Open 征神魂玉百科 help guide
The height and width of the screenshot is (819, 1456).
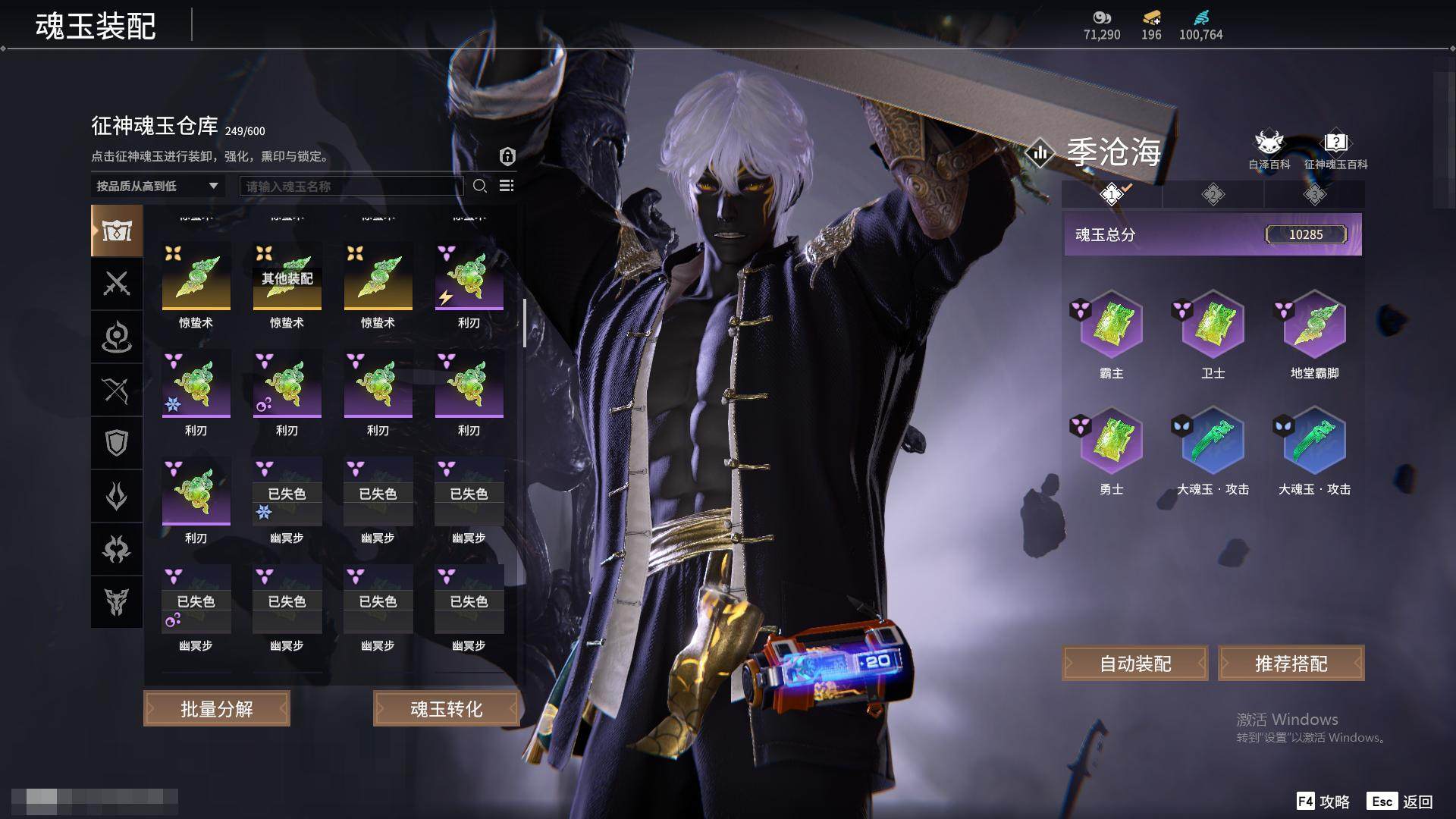(x=1335, y=149)
